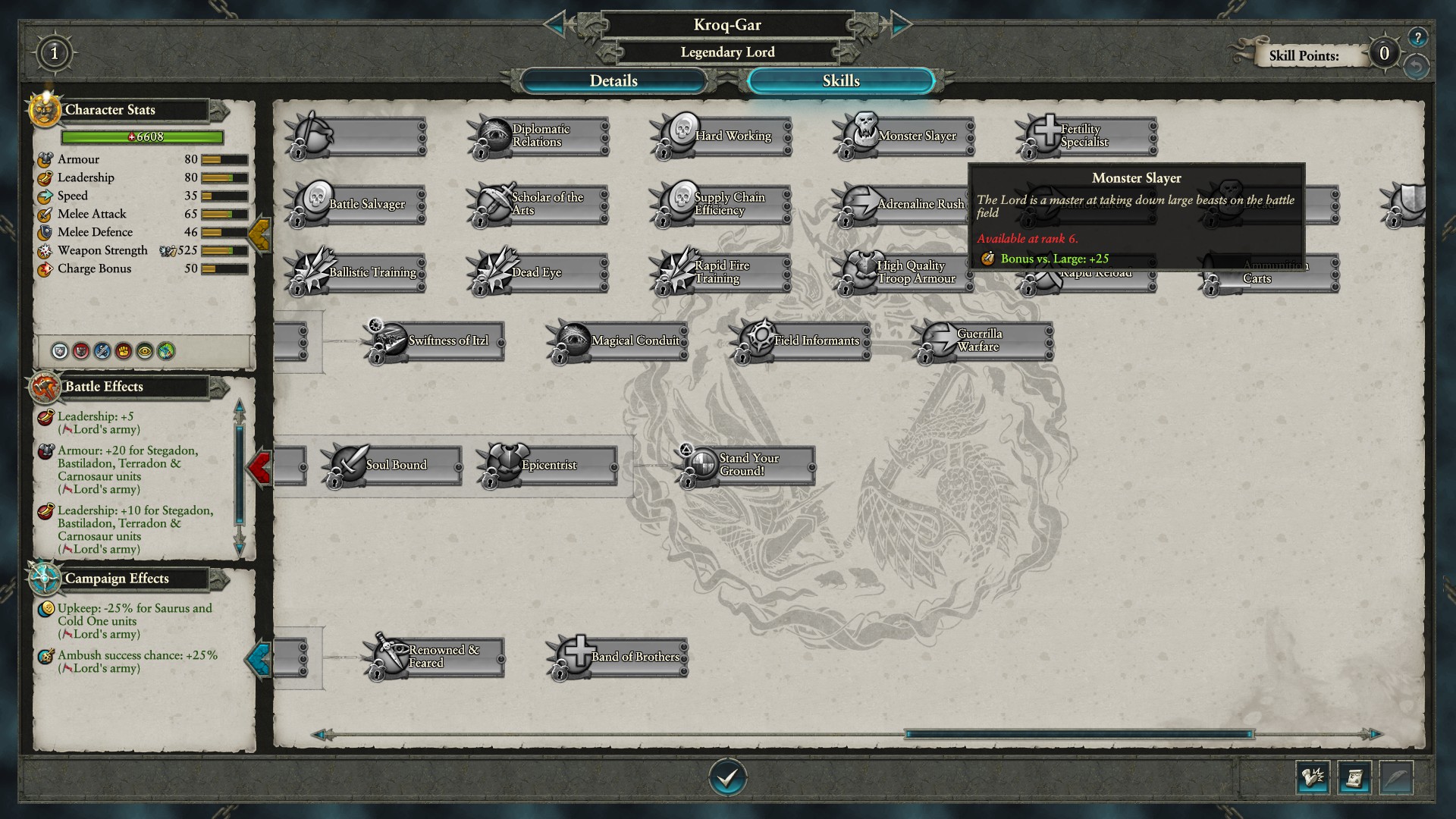Screen dimensions: 1456x819
Task: Pick the Band of Brothers skill
Action: pos(619,657)
